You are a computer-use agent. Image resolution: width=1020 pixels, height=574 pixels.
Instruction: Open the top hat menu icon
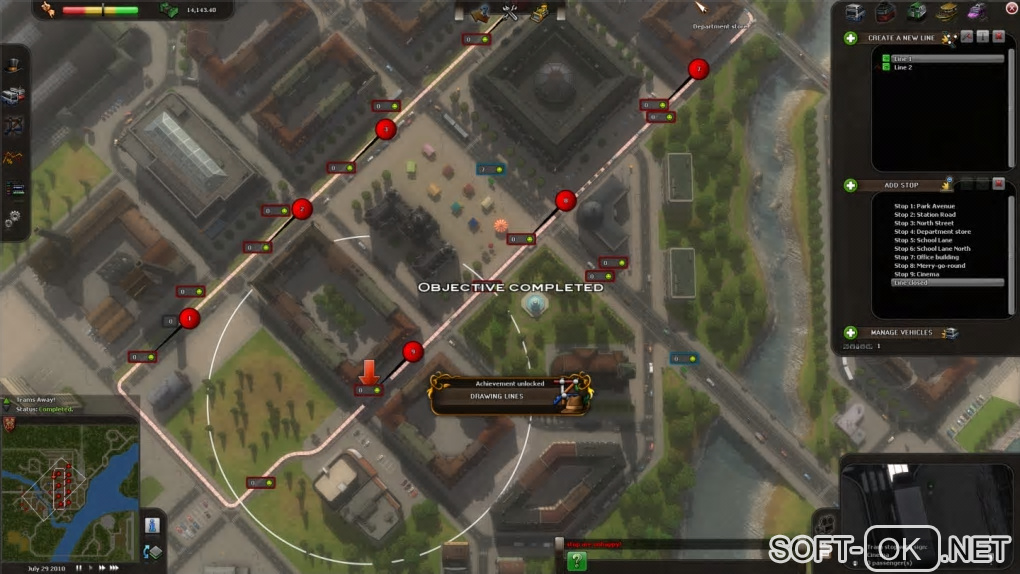pyautogui.click(x=15, y=65)
